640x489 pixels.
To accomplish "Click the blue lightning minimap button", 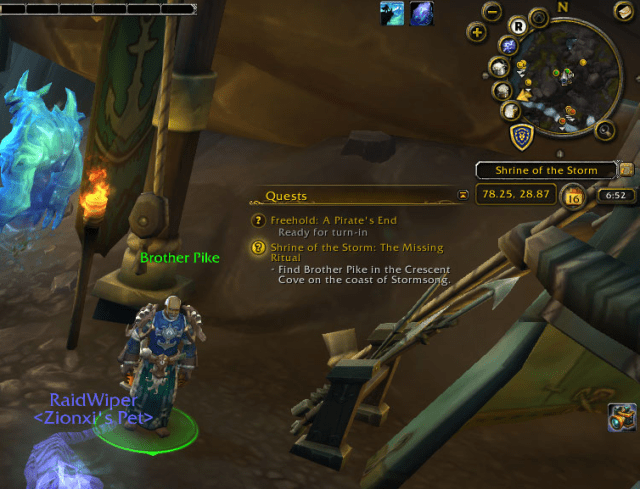I will click(509, 46).
